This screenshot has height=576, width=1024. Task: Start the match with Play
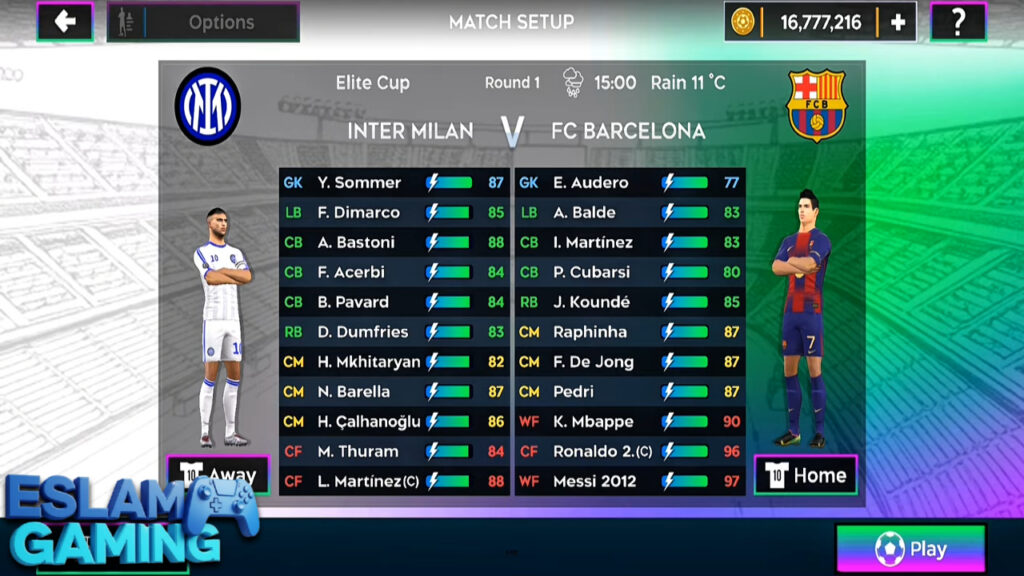910,549
